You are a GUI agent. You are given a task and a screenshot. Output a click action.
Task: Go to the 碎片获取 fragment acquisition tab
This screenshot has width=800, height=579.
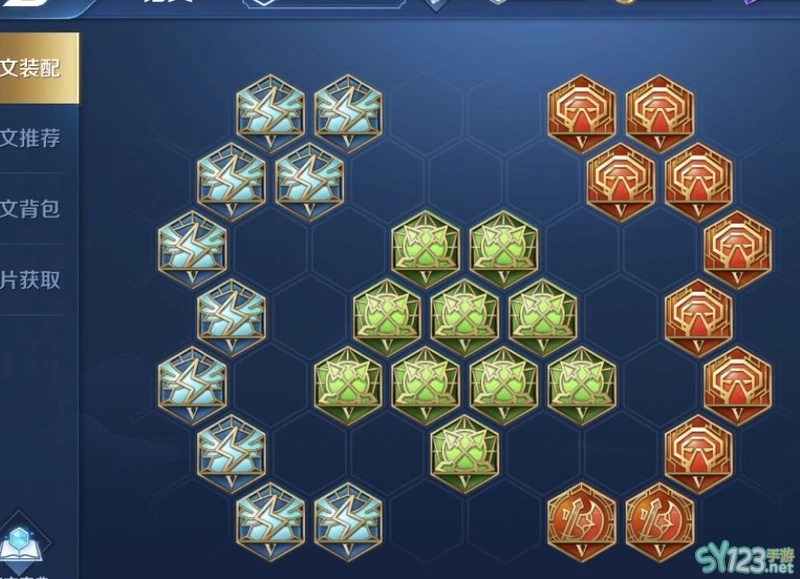(32, 279)
